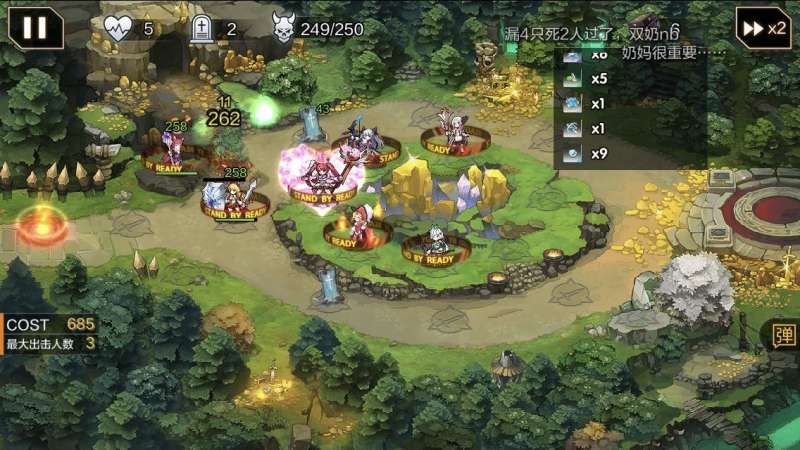Image resolution: width=800 pixels, height=450 pixels.
Task: Pause the battle
Action: (35, 27)
